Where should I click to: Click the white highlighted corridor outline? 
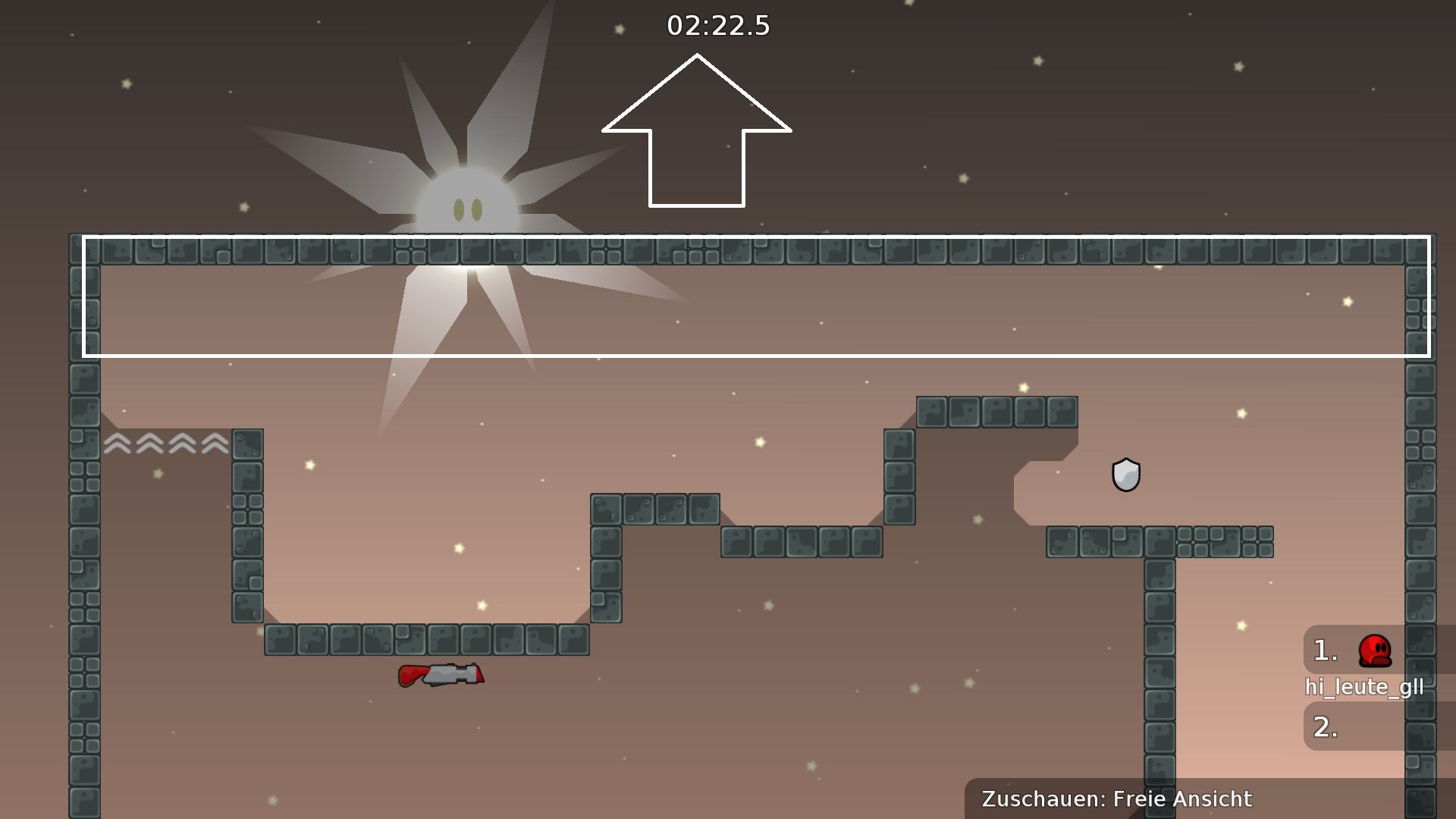(x=755, y=296)
